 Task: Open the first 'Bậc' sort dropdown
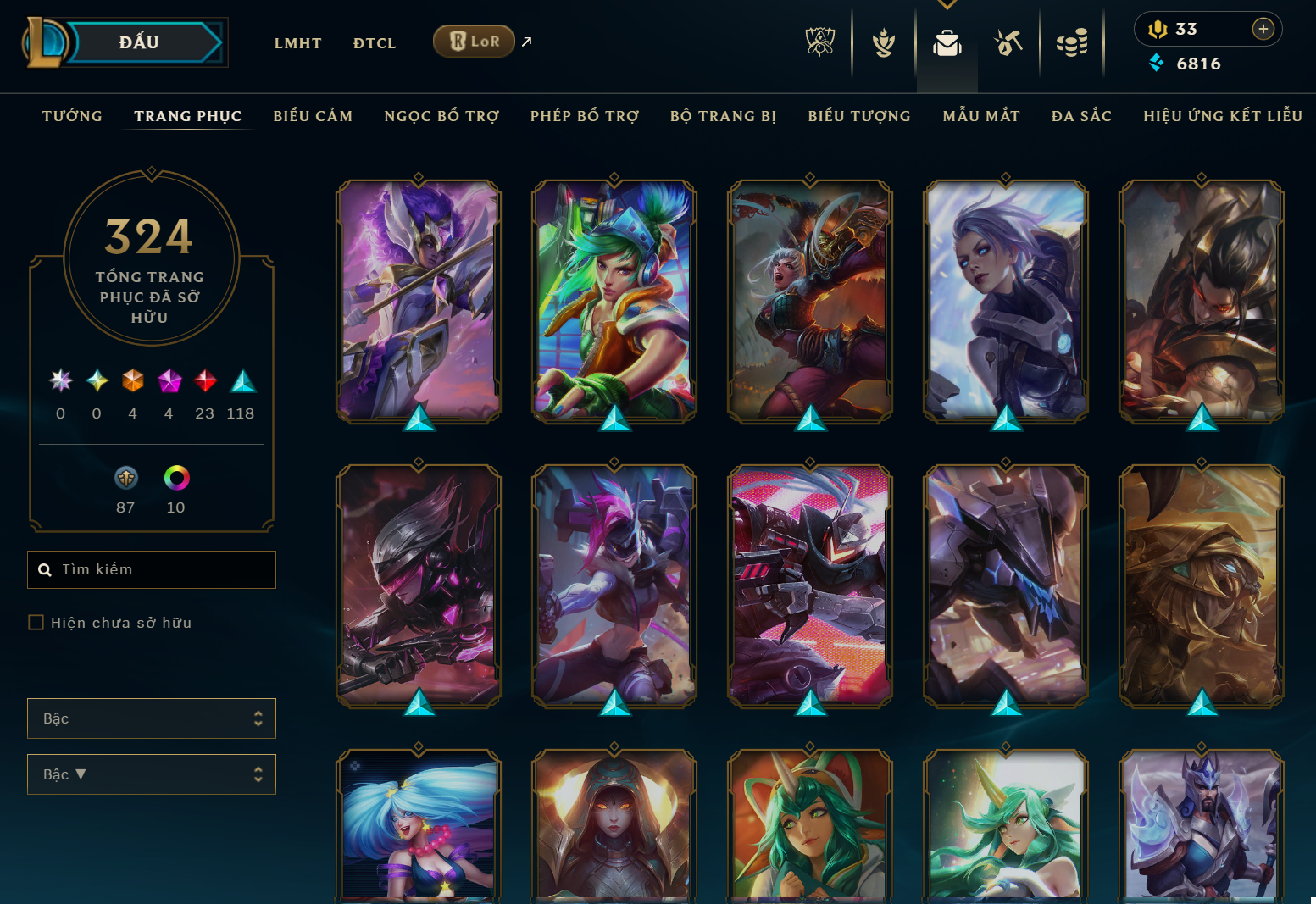pyautogui.click(x=151, y=718)
